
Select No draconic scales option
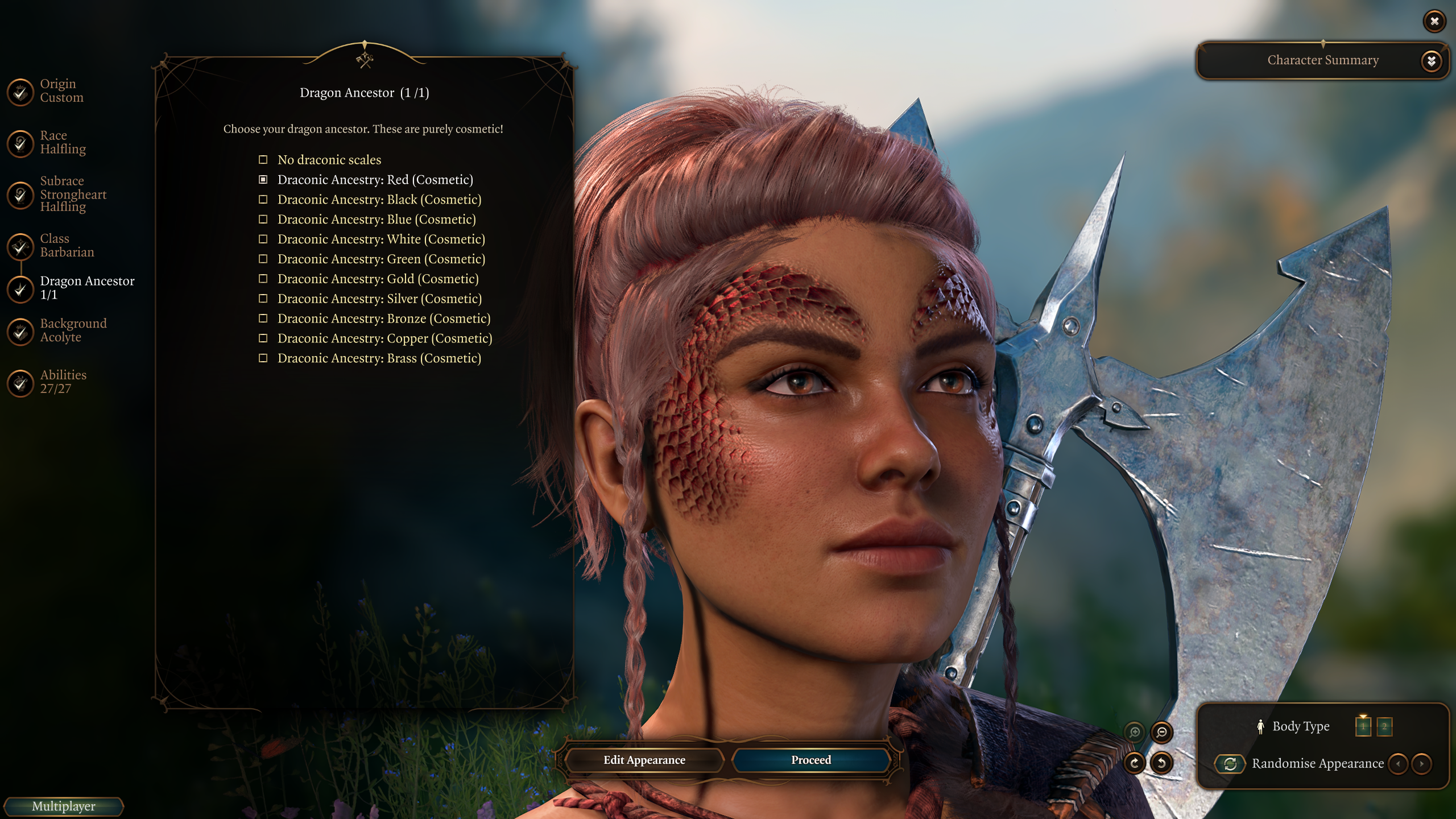click(x=329, y=160)
